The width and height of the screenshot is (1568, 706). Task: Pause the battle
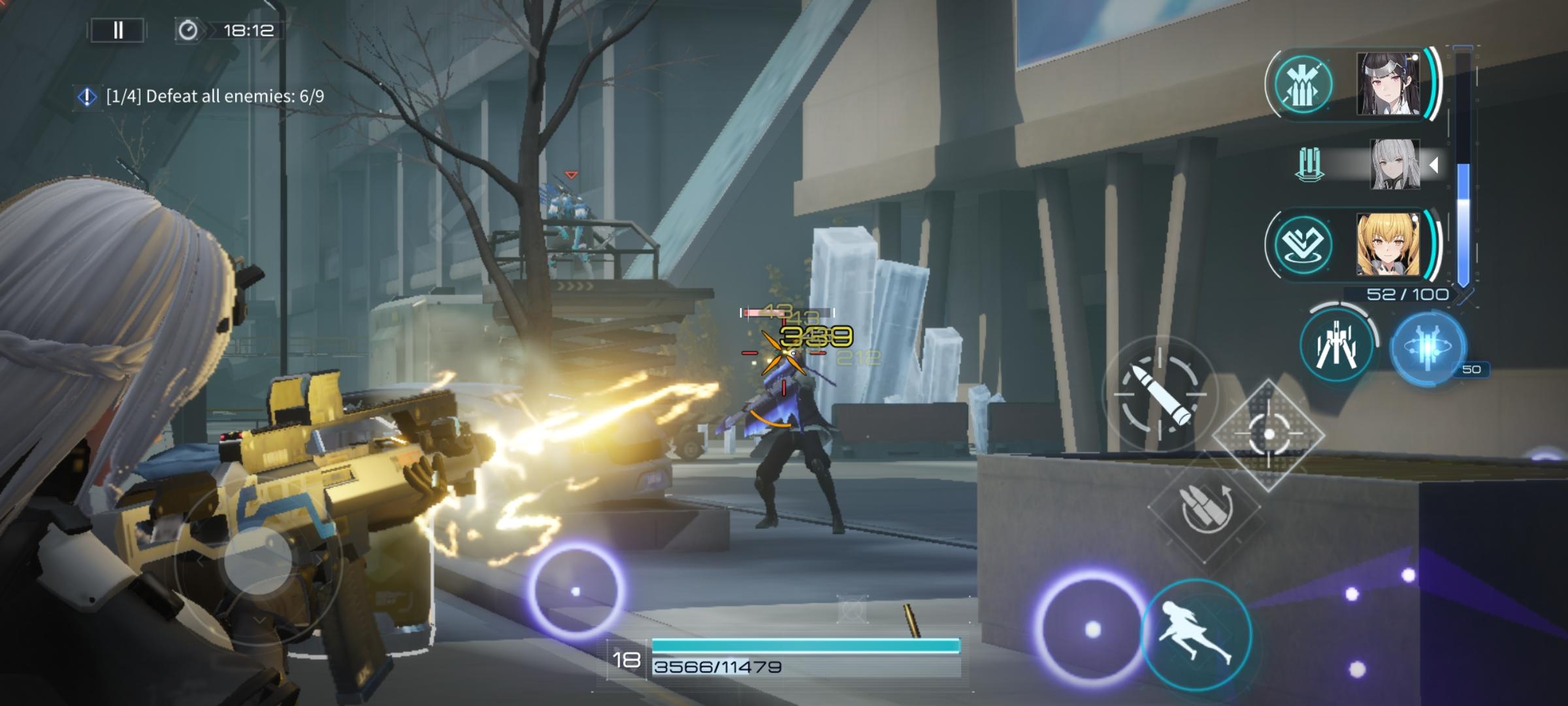click(118, 30)
